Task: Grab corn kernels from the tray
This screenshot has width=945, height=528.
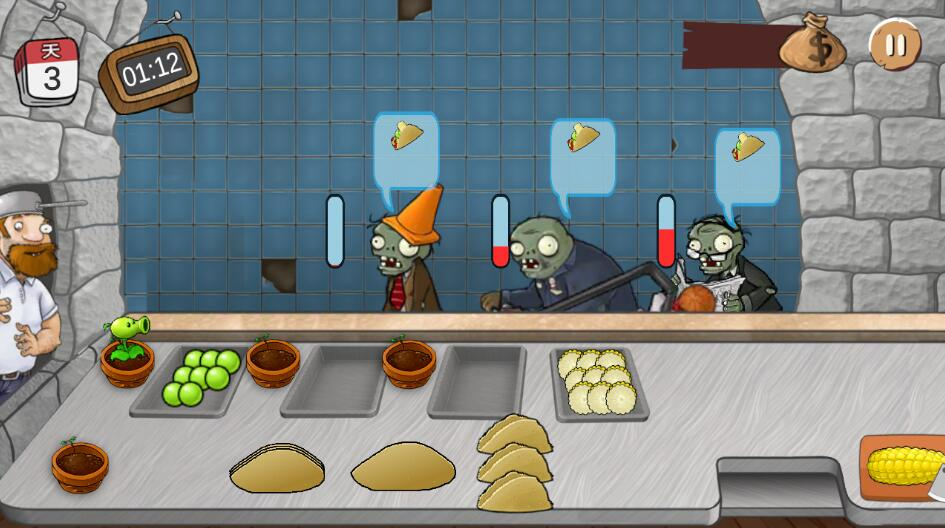Action: click(597, 382)
